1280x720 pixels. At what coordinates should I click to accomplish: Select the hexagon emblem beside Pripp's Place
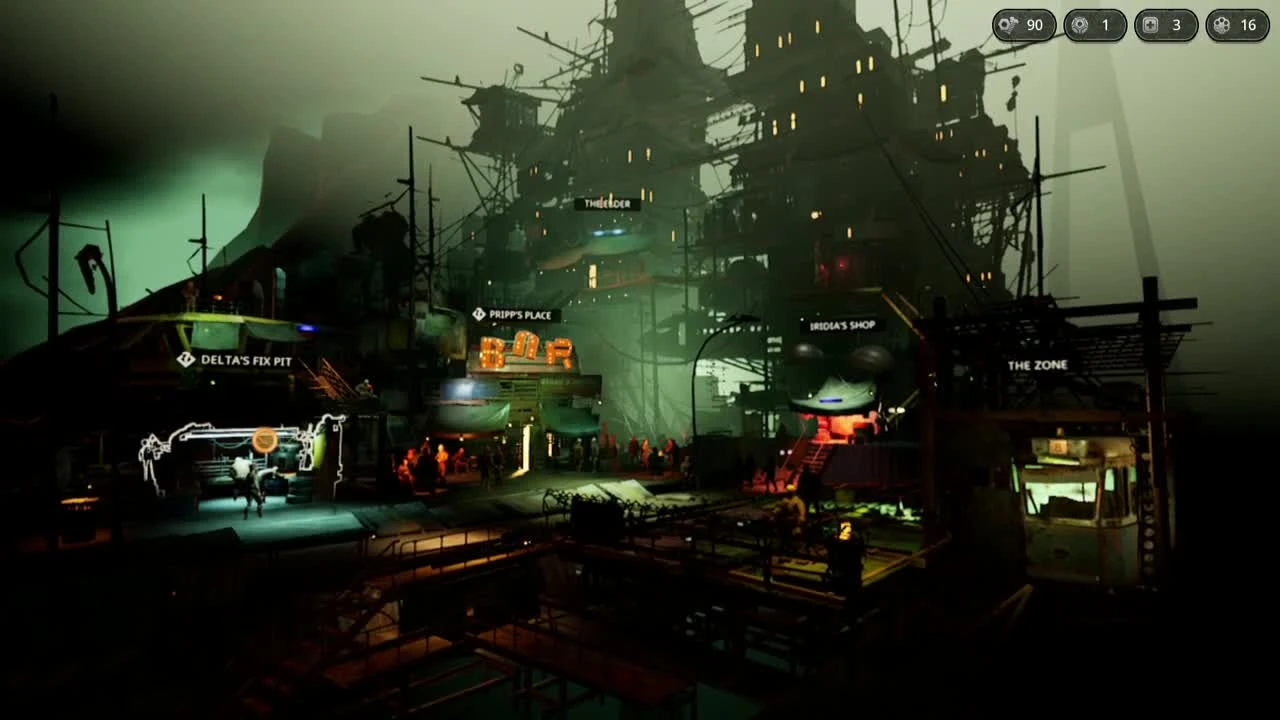pyautogui.click(x=478, y=313)
